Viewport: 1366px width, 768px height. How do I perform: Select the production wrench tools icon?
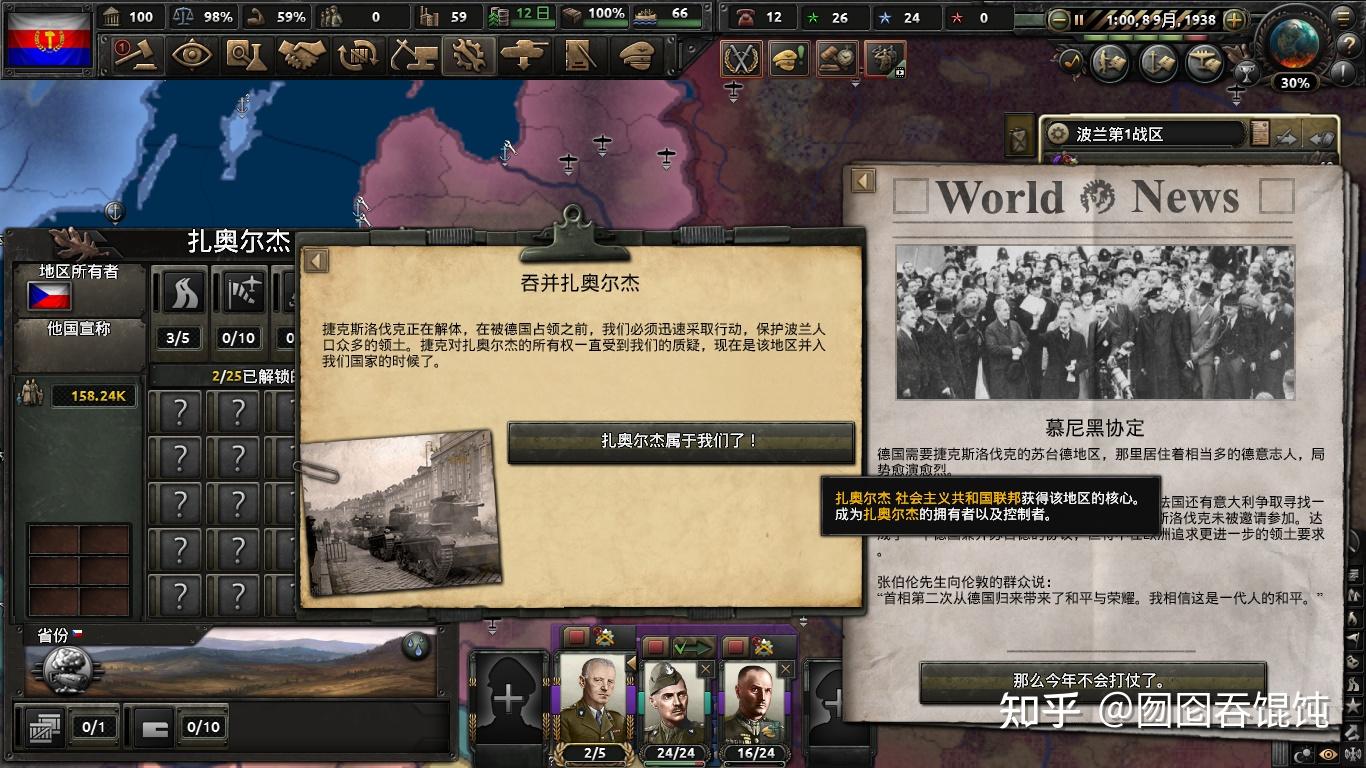(469, 55)
